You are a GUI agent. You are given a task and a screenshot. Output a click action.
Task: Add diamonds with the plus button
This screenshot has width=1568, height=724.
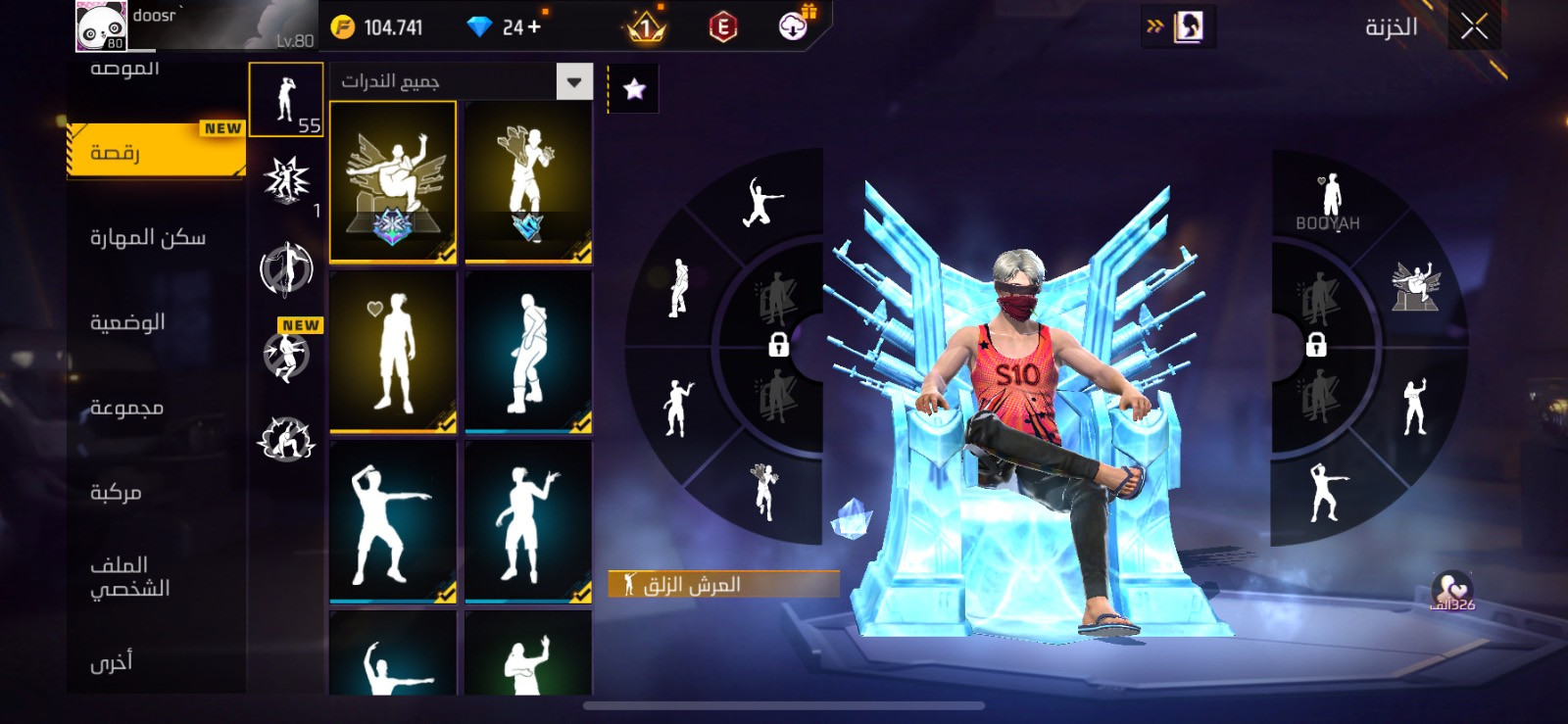pyautogui.click(x=534, y=26)
